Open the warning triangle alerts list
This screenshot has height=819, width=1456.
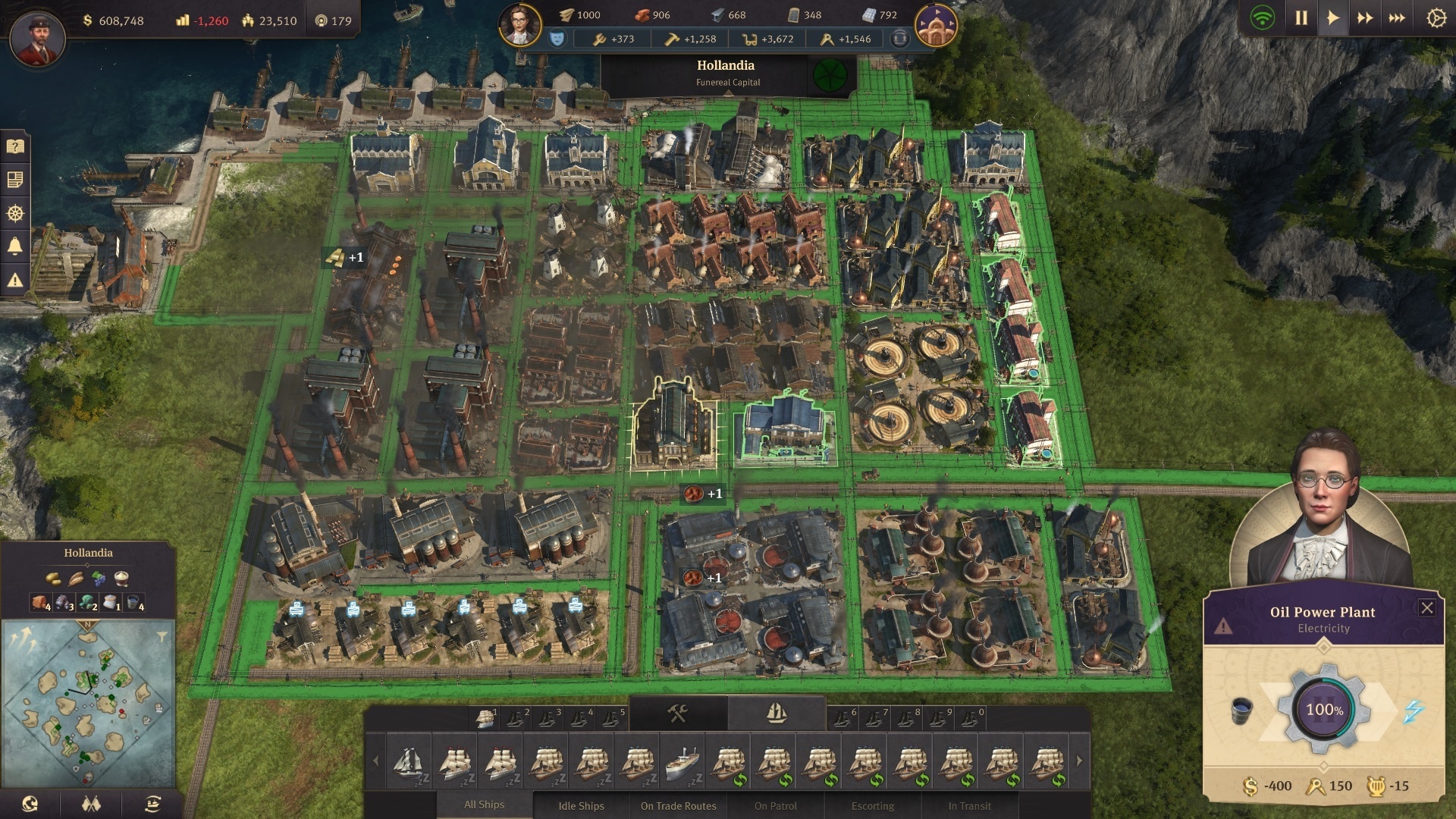coord(15,281)
